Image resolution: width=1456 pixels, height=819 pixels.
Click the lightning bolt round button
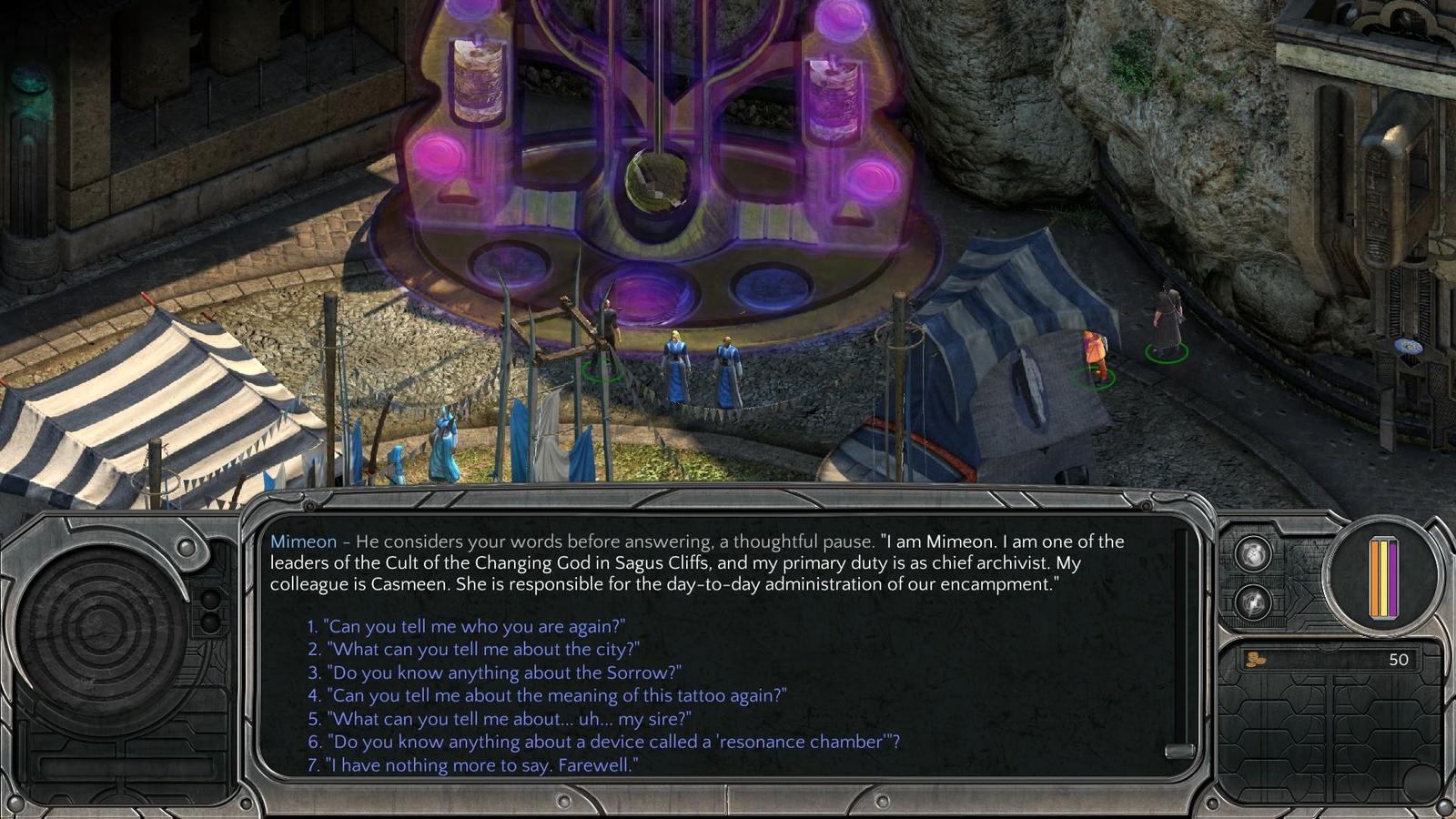coord(1252,602)
